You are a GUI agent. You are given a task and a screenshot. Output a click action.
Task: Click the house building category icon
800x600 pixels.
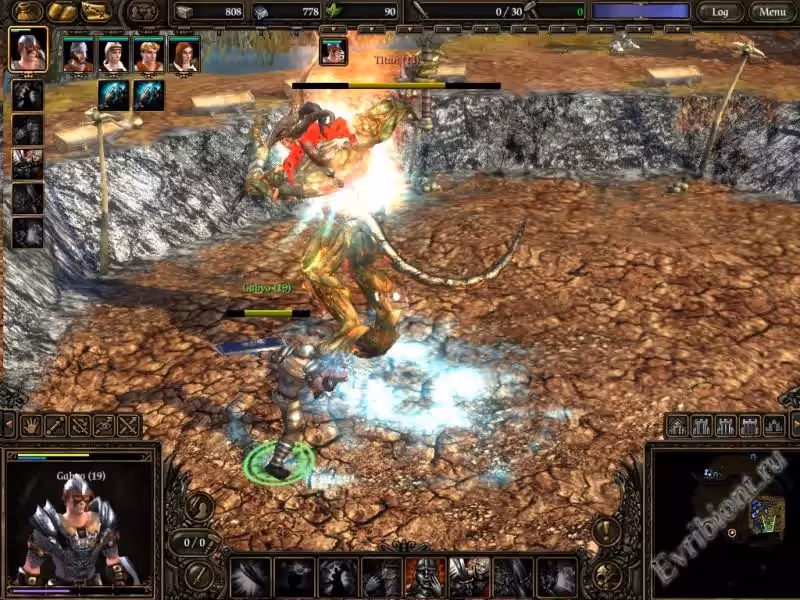tap(678, 426)
